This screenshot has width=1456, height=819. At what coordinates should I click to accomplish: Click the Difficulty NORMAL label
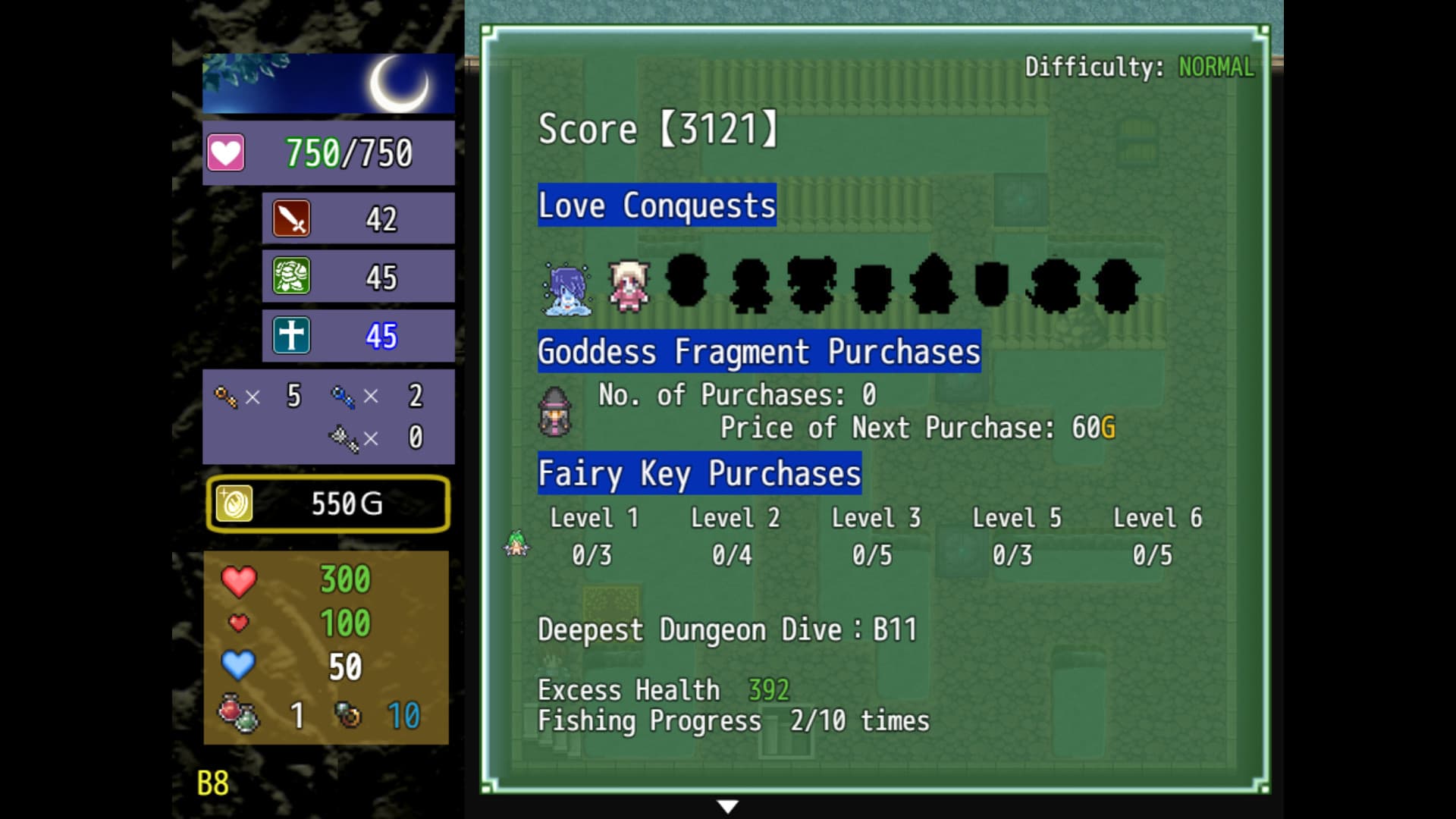(1140, 66)
